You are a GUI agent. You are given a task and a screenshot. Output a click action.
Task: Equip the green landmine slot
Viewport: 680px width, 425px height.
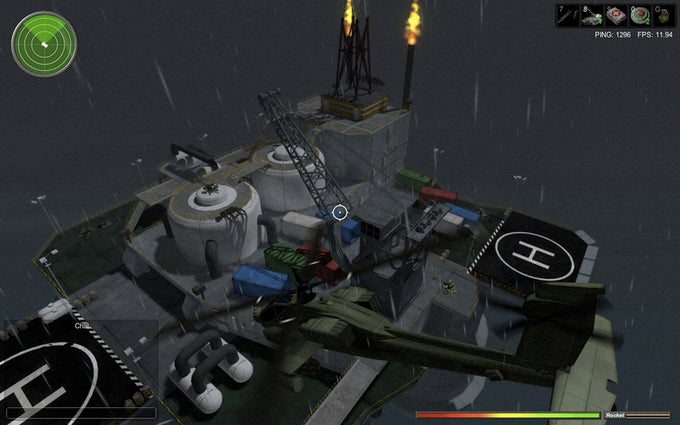[637, 15]
